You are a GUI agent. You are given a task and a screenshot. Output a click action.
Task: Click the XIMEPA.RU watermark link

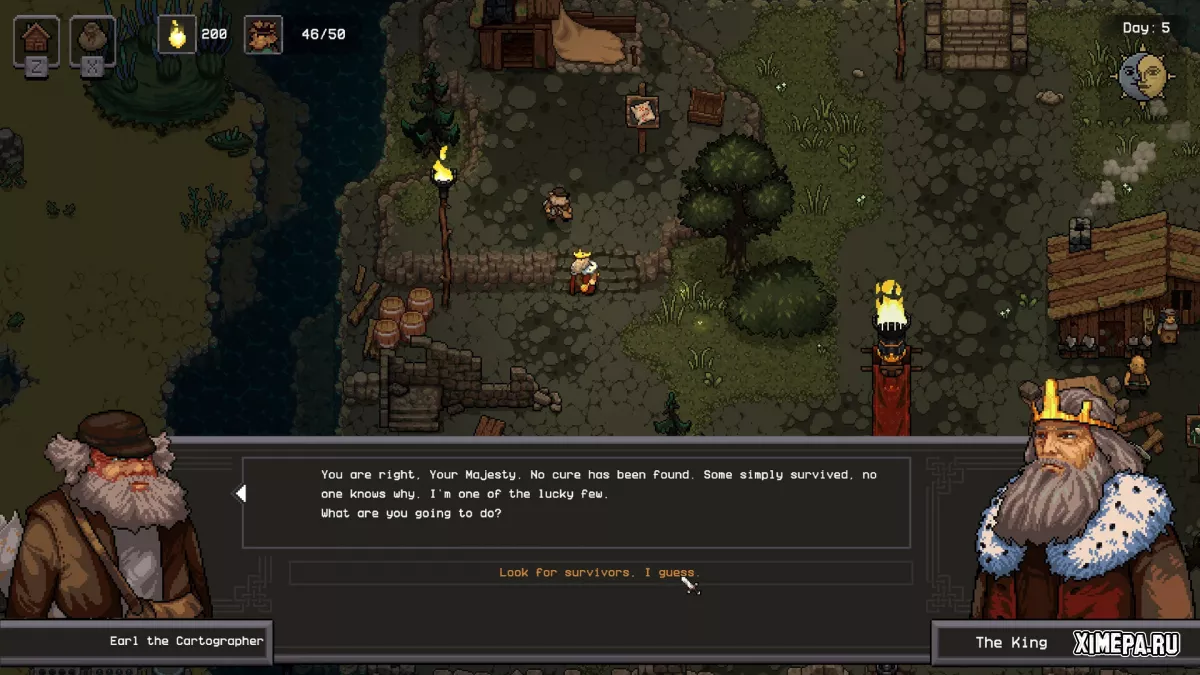pyautogui.click(x=1127, y=643)
